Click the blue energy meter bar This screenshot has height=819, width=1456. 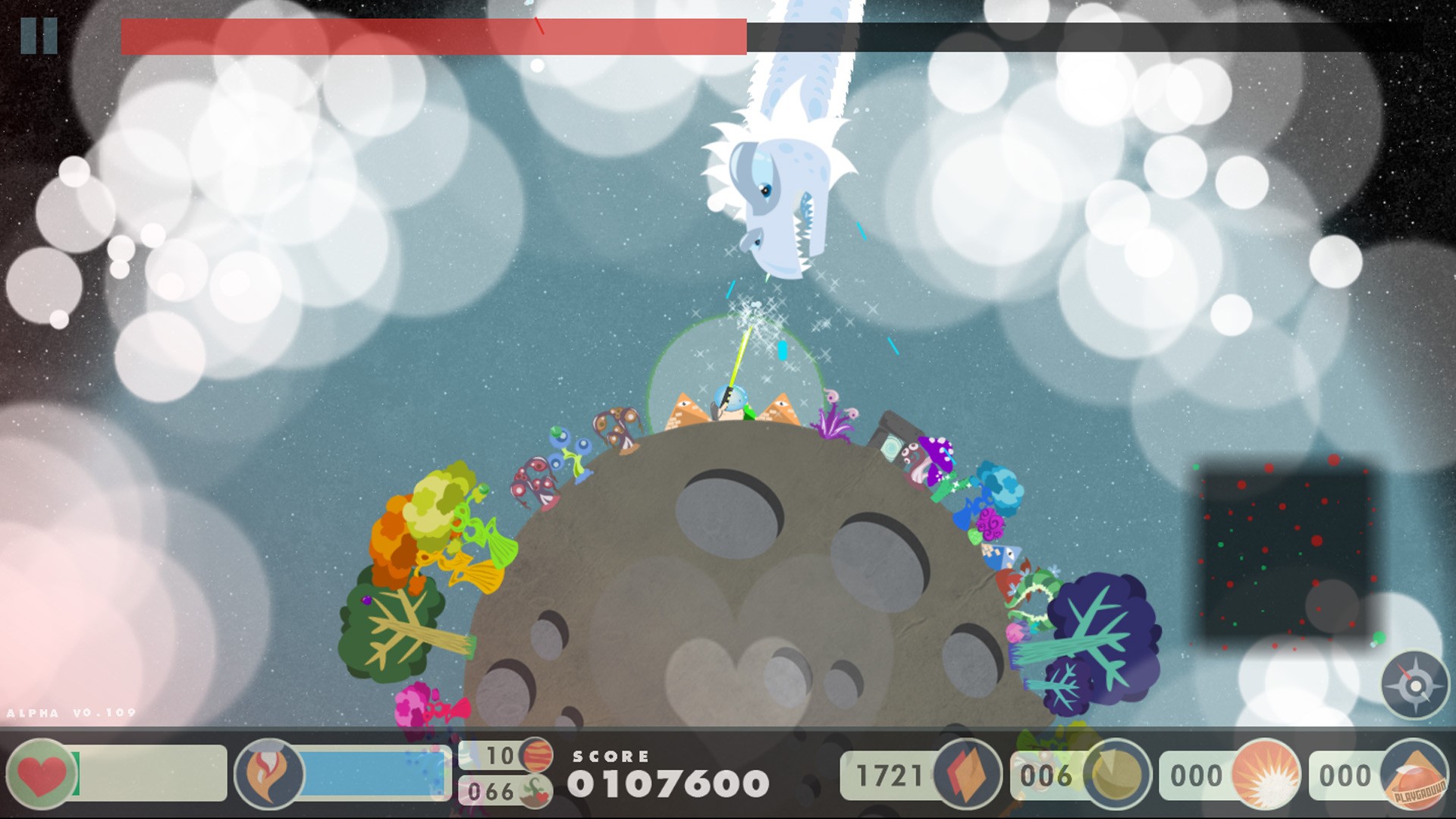(x=372, y=775)
